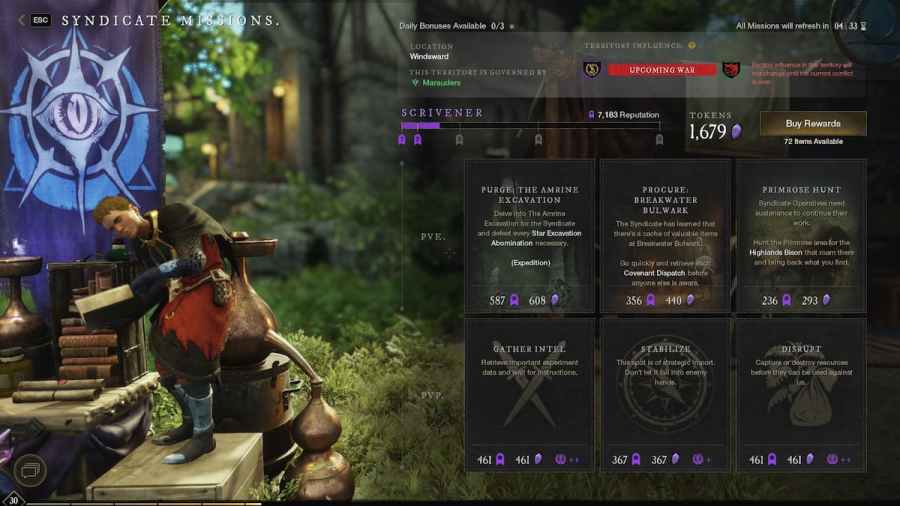The width and height of the screenshot is (900, 506).
Task: Open the chat icon in the corner
Action: [x=30, y=468]
